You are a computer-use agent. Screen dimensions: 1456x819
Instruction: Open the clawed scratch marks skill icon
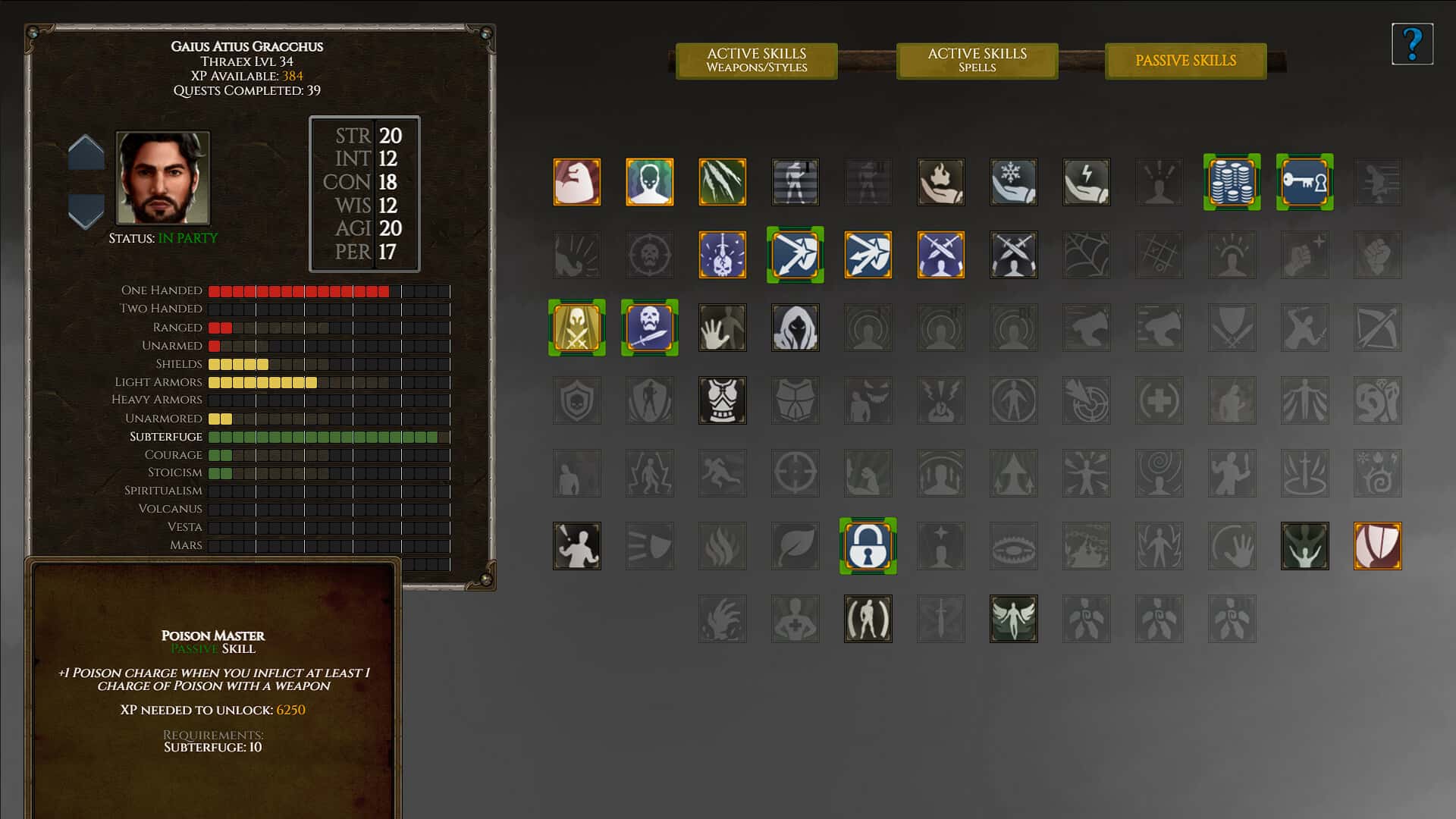[722, 182]
